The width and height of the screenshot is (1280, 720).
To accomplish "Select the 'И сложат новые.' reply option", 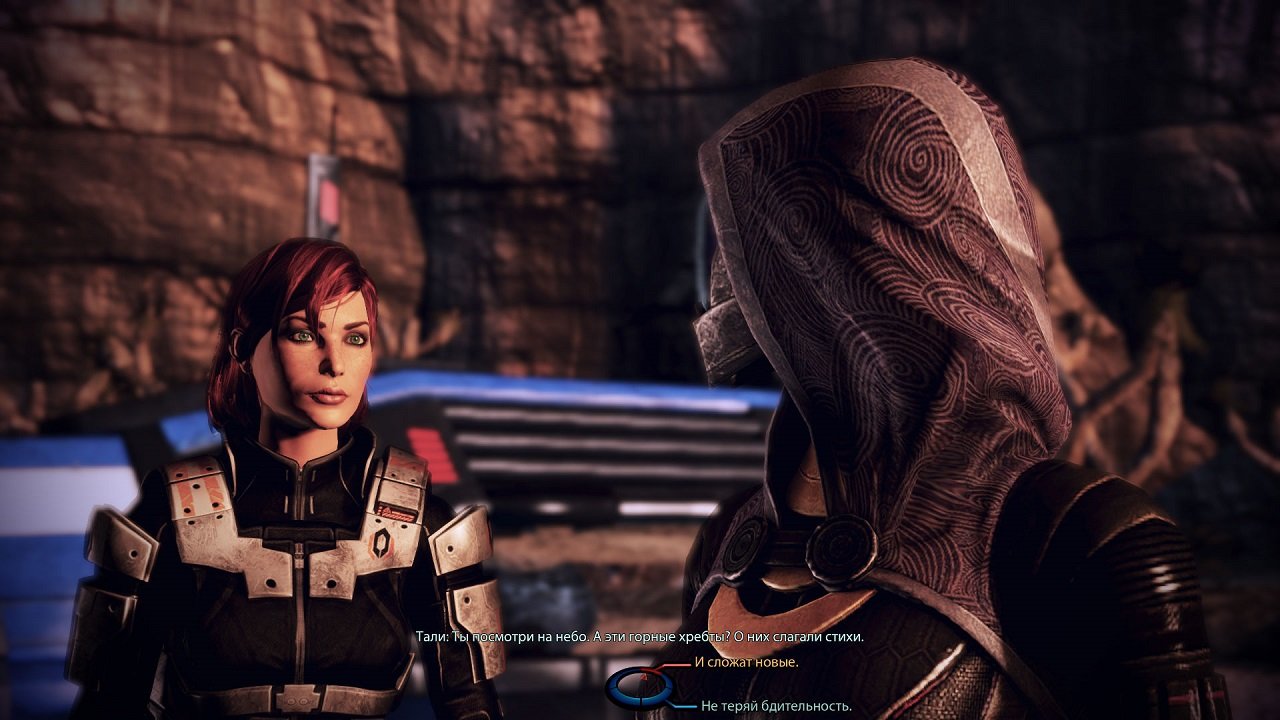I will [x=745, y=662].
